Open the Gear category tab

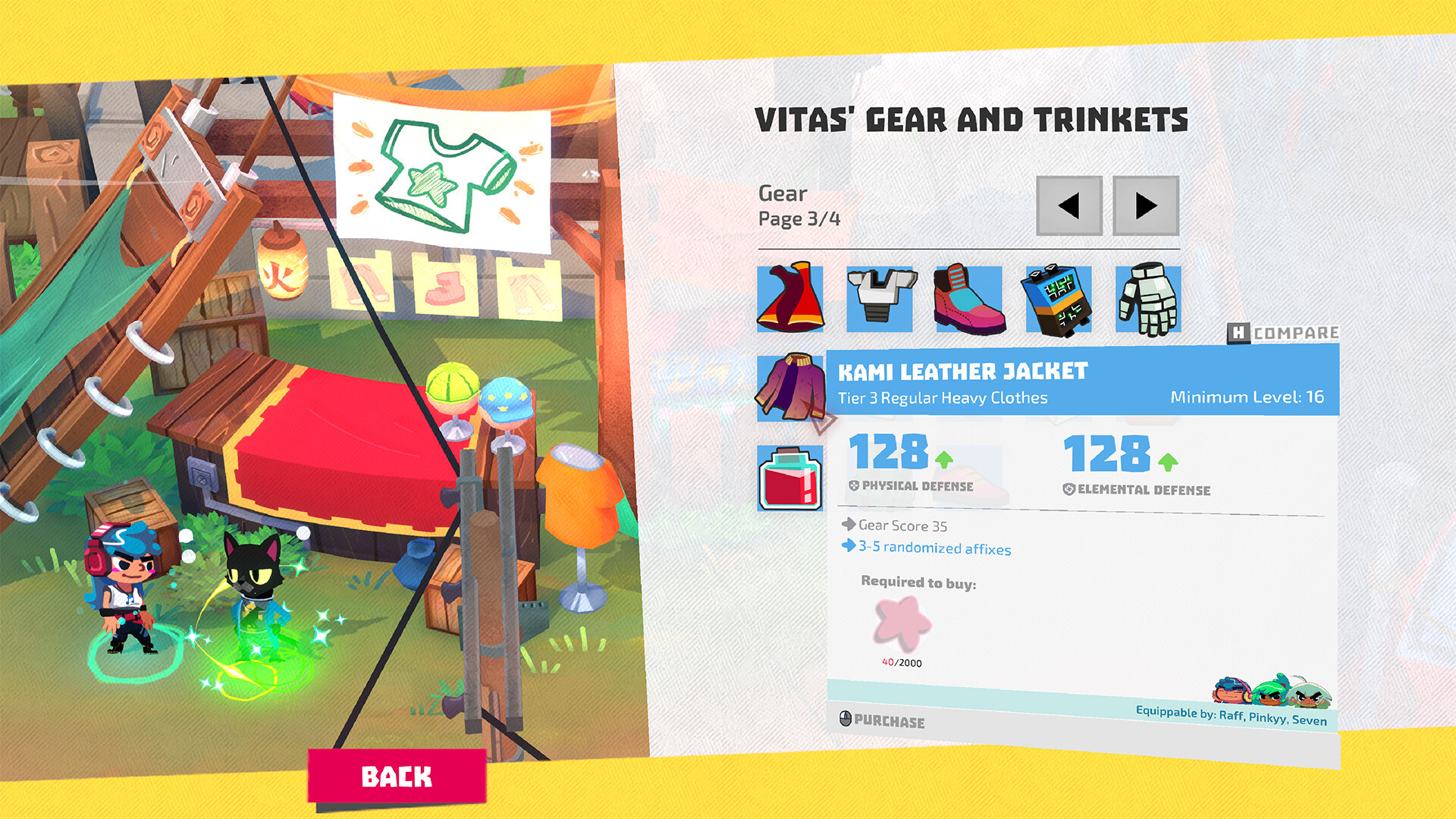783,193
